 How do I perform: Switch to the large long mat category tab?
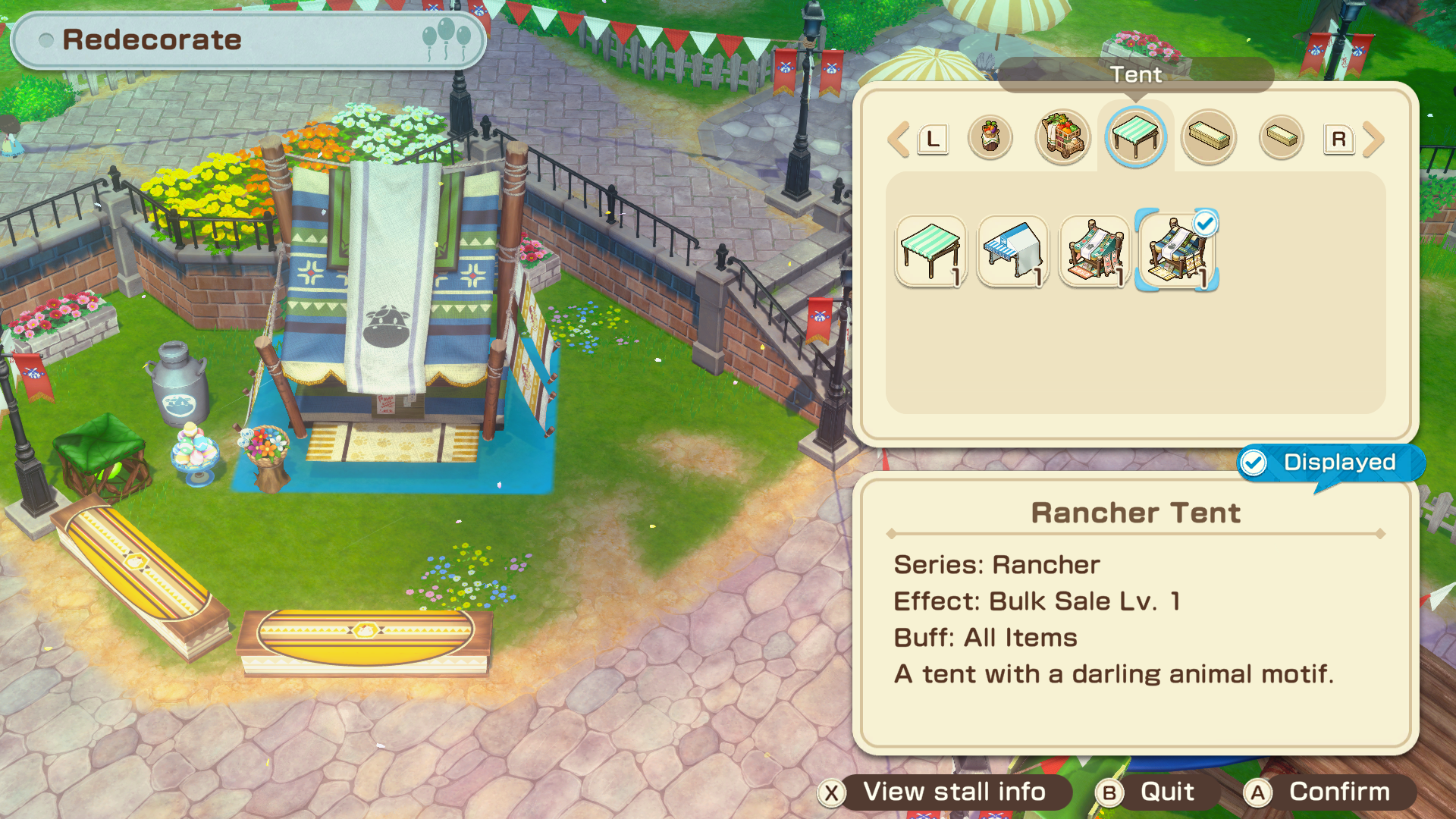[1209, 137]
